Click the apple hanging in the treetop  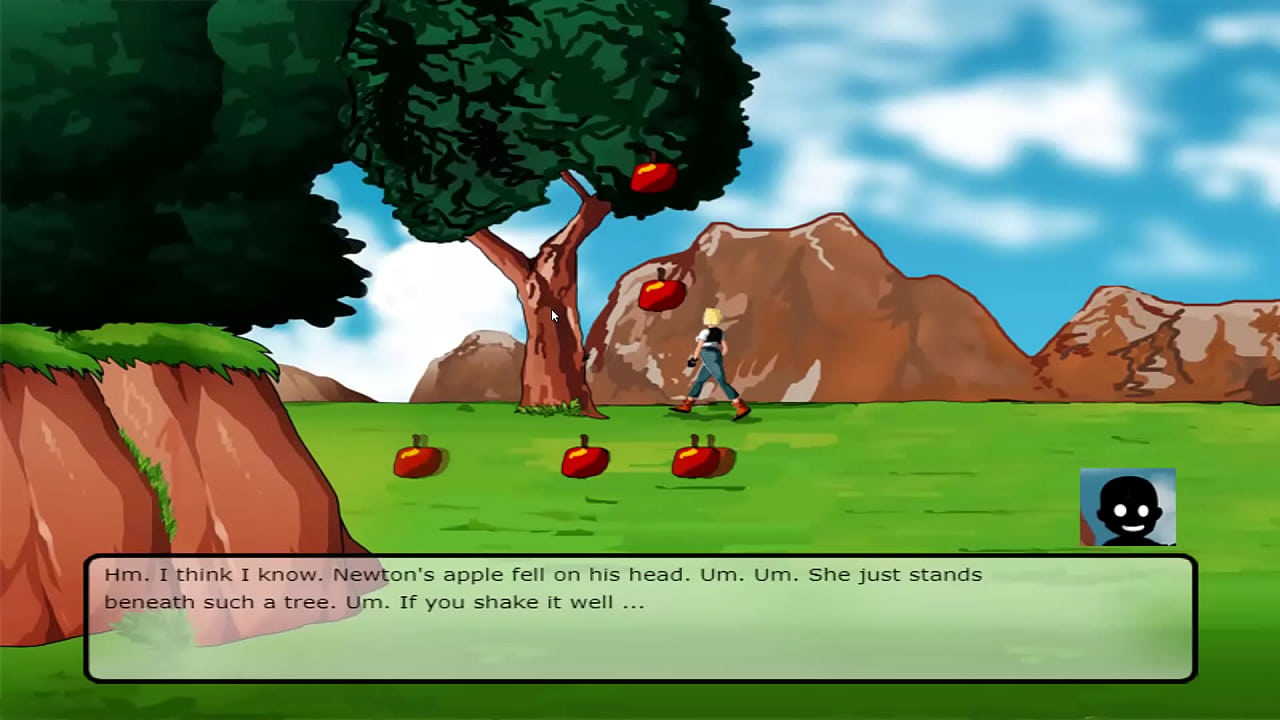[x=652, y=178]
